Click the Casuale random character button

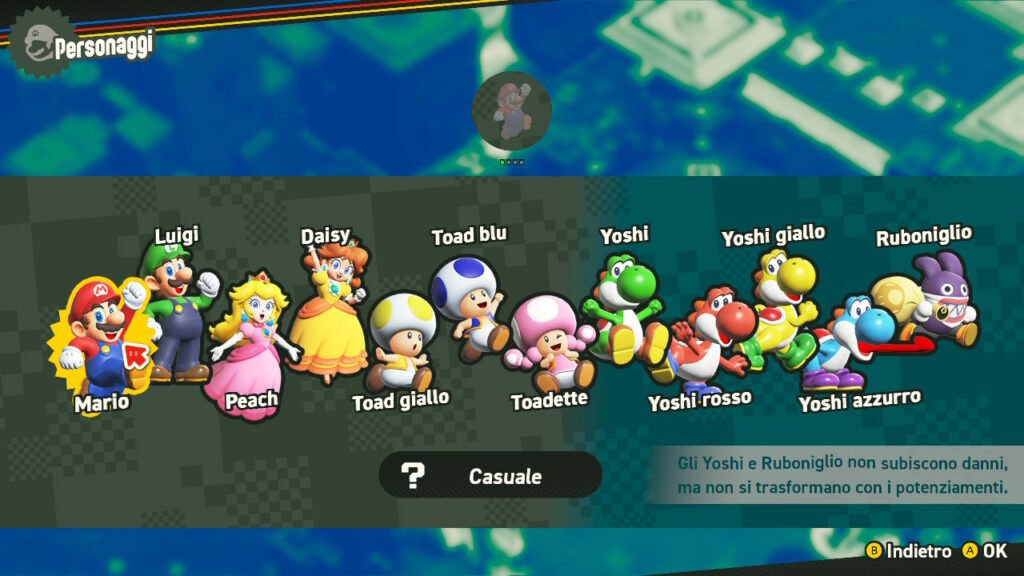tap(490, 475)
